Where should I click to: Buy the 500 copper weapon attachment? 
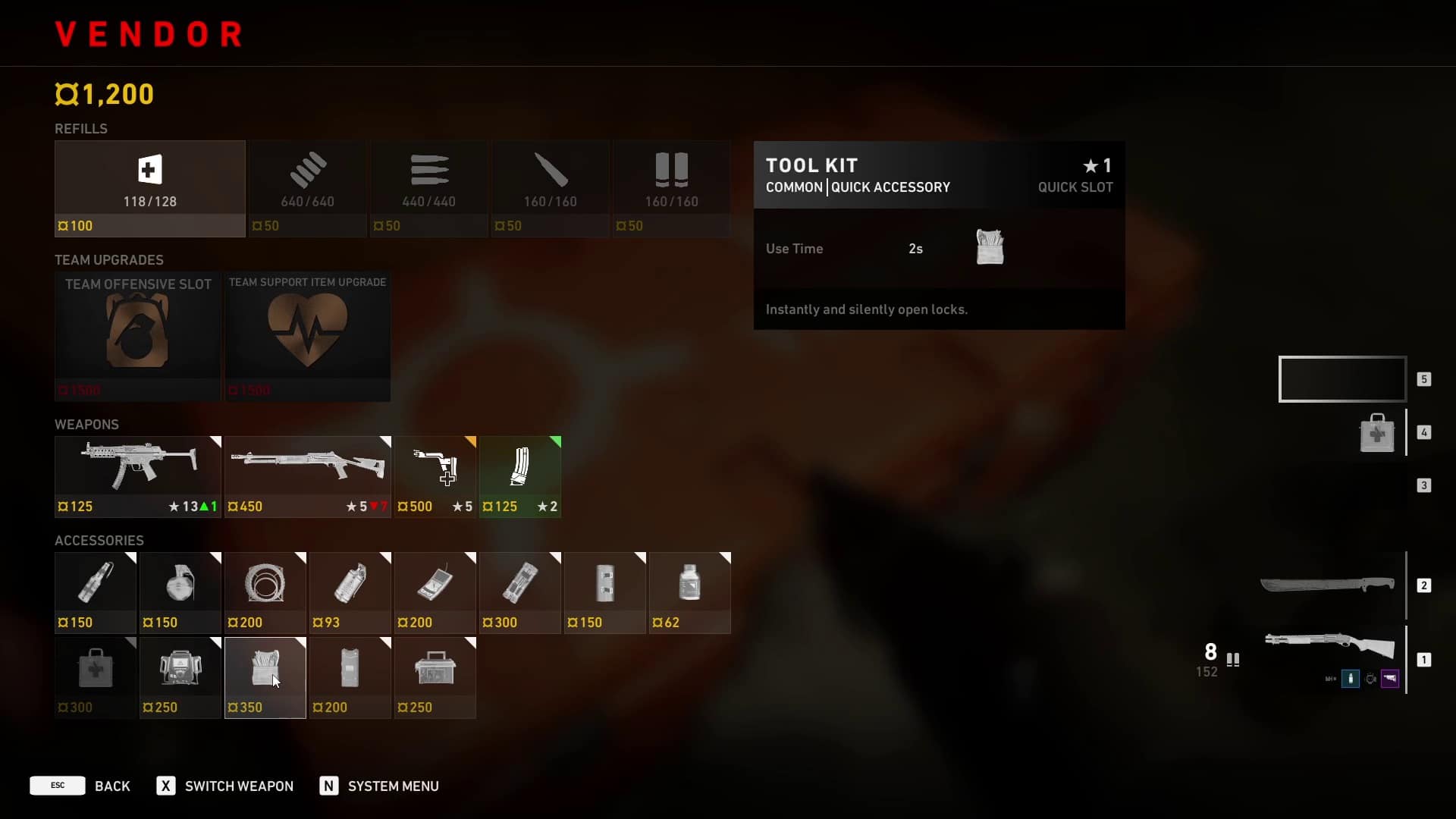coord(435,476)
